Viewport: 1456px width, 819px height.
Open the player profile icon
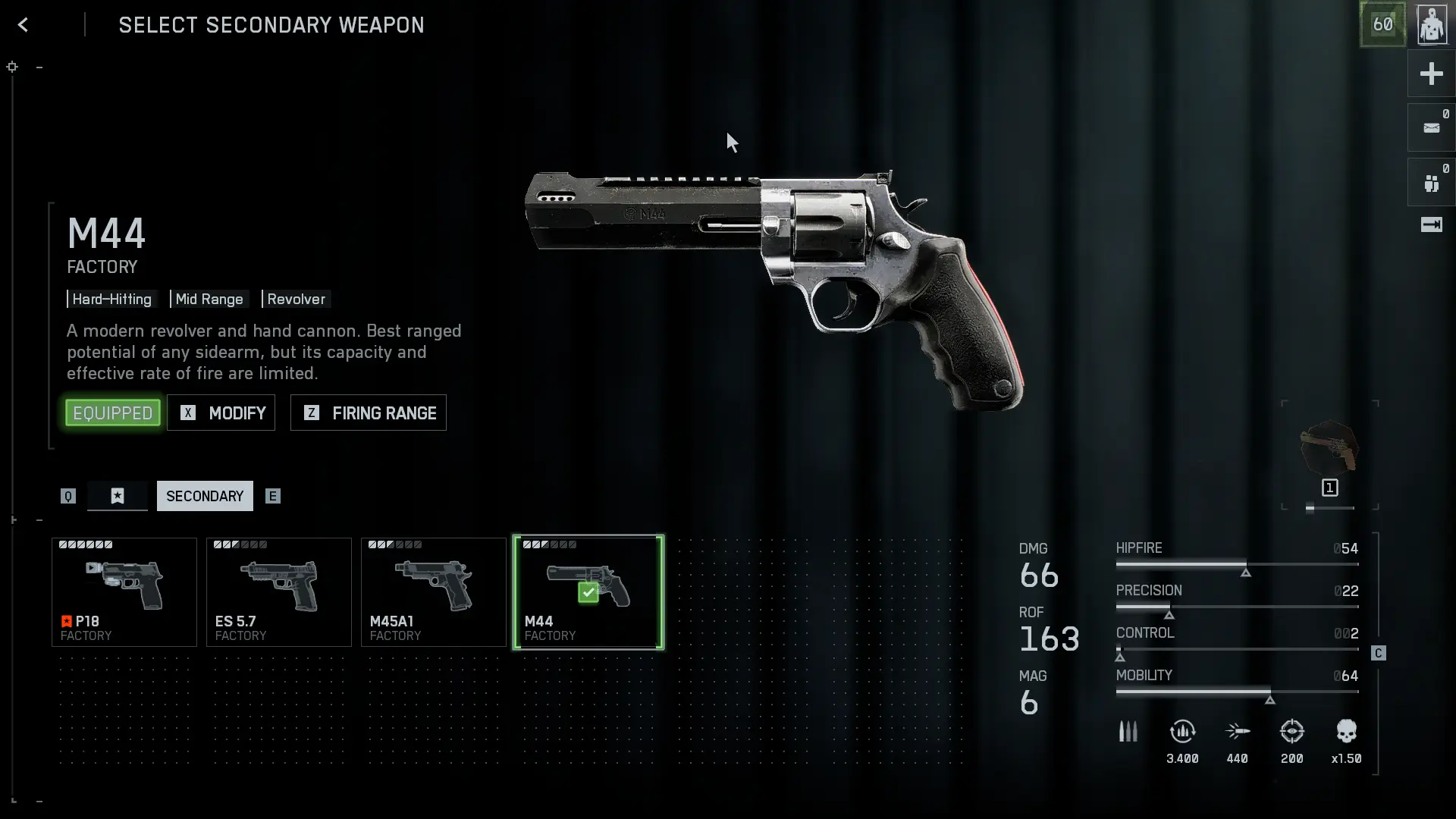[1431, 25]
